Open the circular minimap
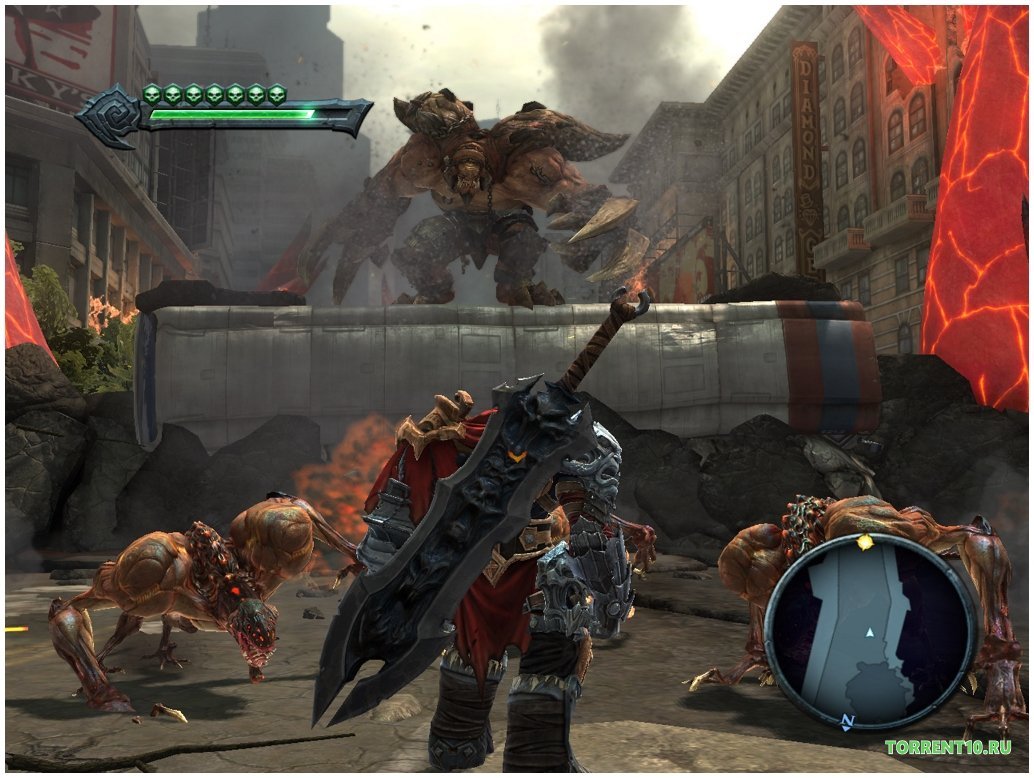 (x=870, y=632)
